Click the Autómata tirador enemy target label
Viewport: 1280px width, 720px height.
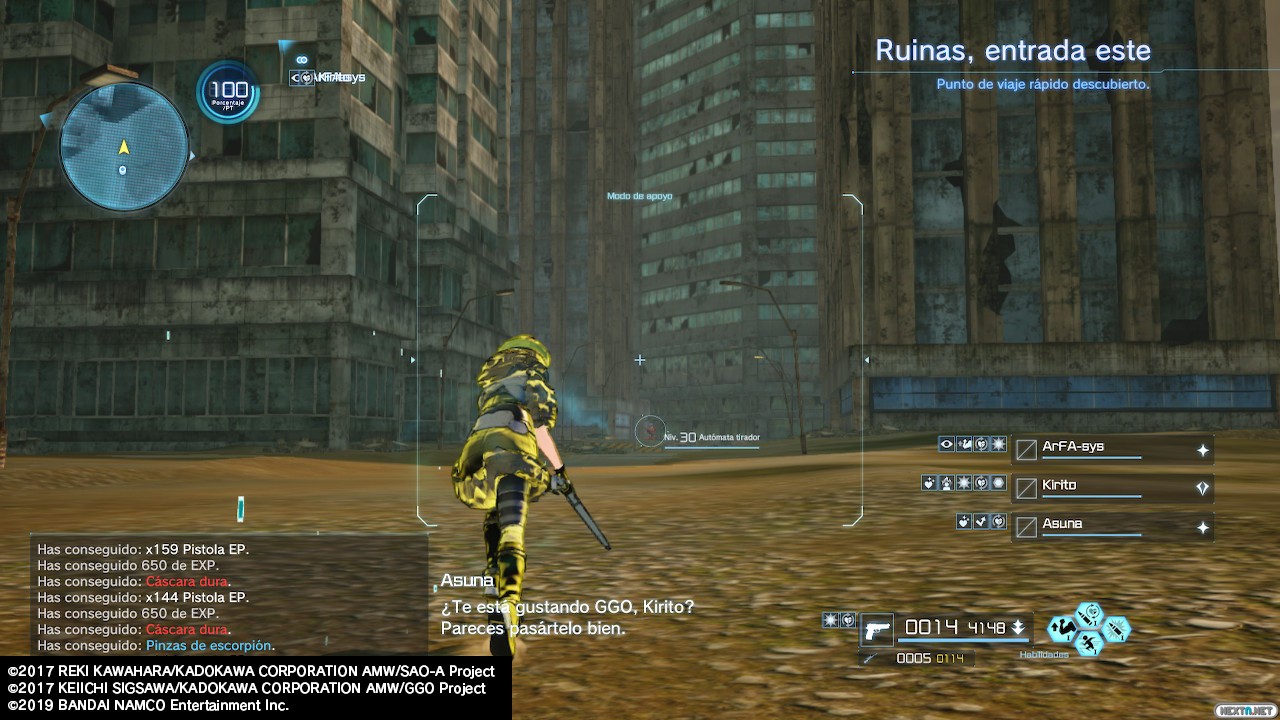coord(712,437)
